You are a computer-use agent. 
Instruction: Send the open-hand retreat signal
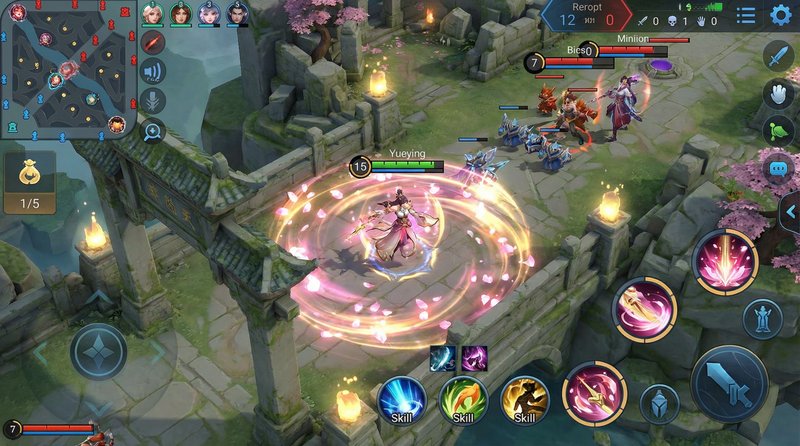click(x=778, y=93)
